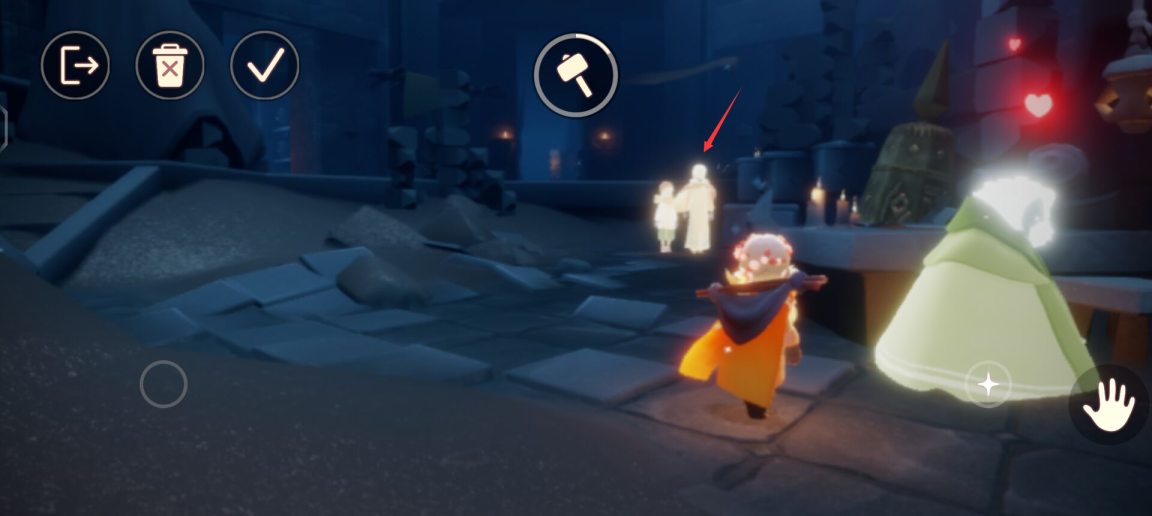Tap the exit door icon button
Image resolution: width=1152 pixels, height=516 pixels.
click(75, 66)
